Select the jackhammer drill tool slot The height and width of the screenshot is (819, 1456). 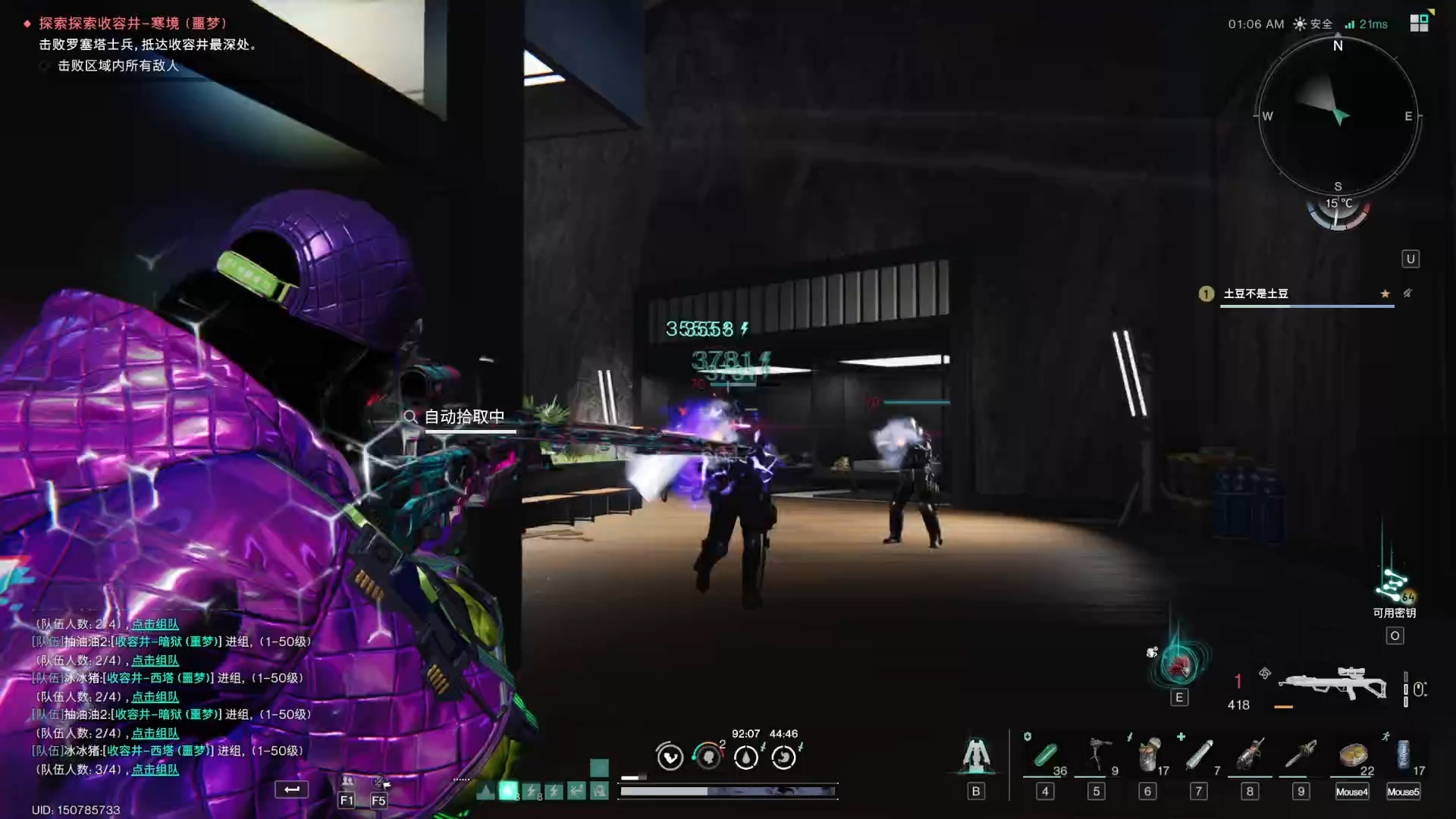(1250, 755)
